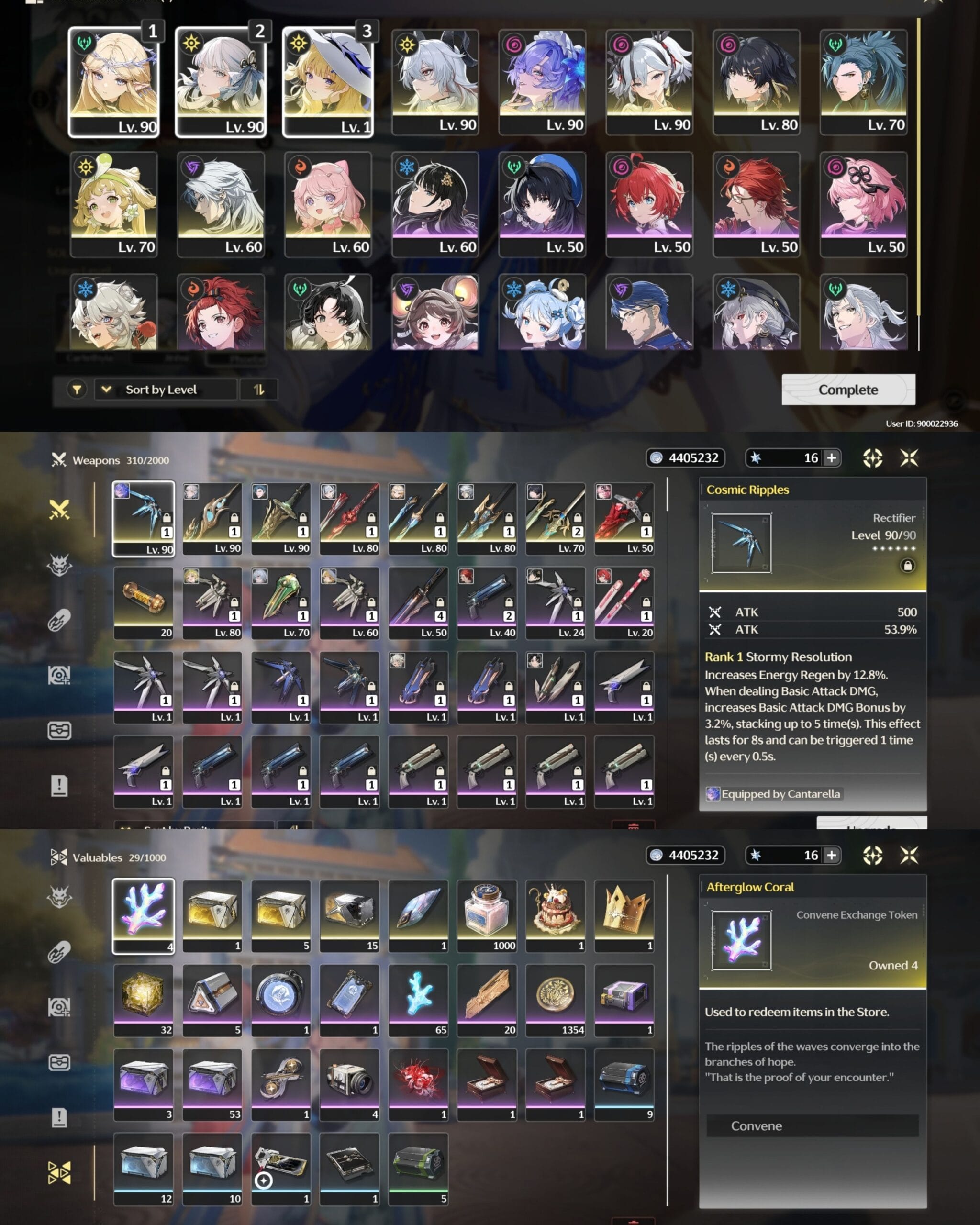Screen dimensions: 980x1225
Task: Click the Complete button
Action: 847,390
